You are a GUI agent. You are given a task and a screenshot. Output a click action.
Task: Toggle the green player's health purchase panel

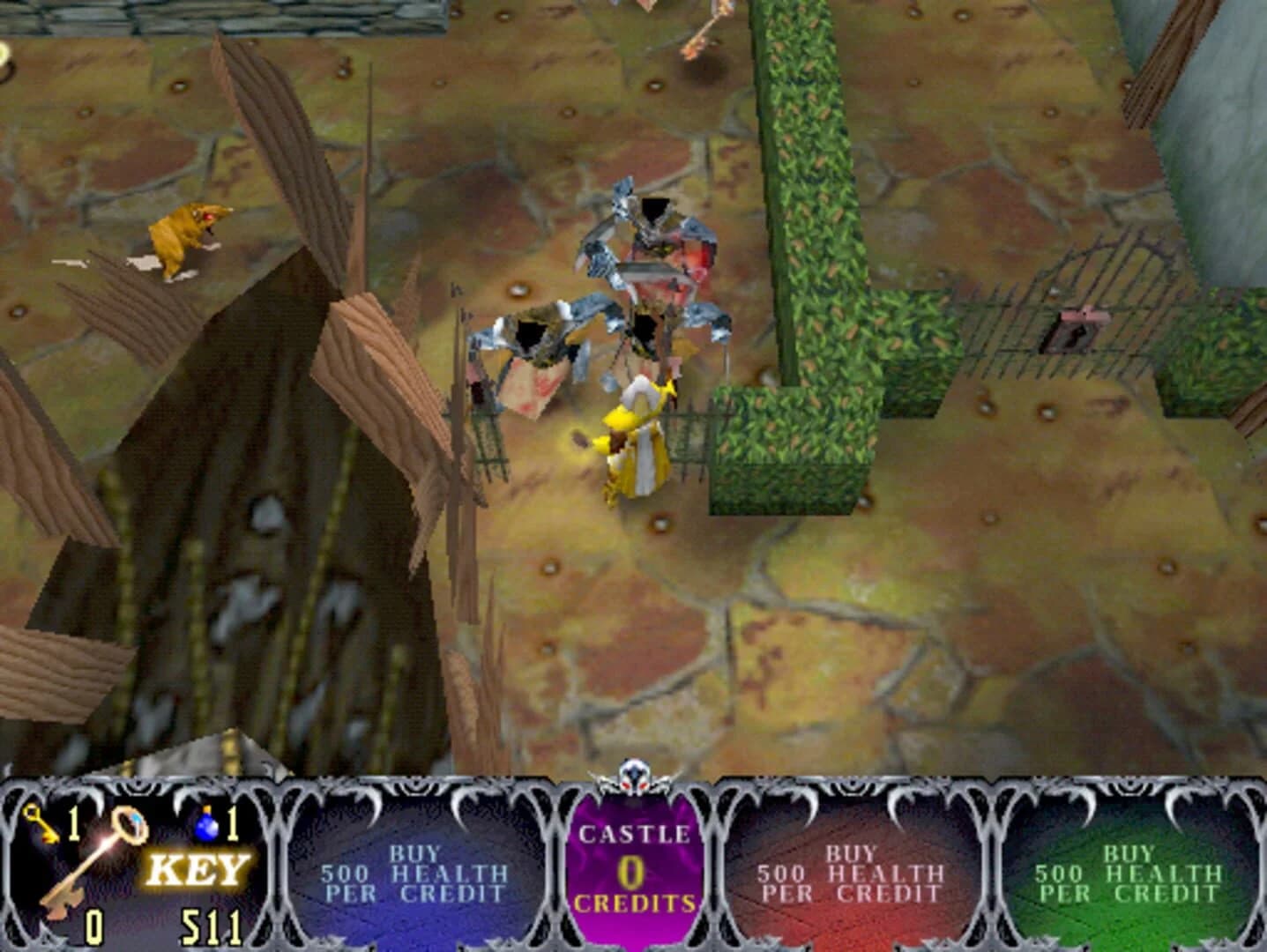pyautogui.click(x=1129, y=868)
